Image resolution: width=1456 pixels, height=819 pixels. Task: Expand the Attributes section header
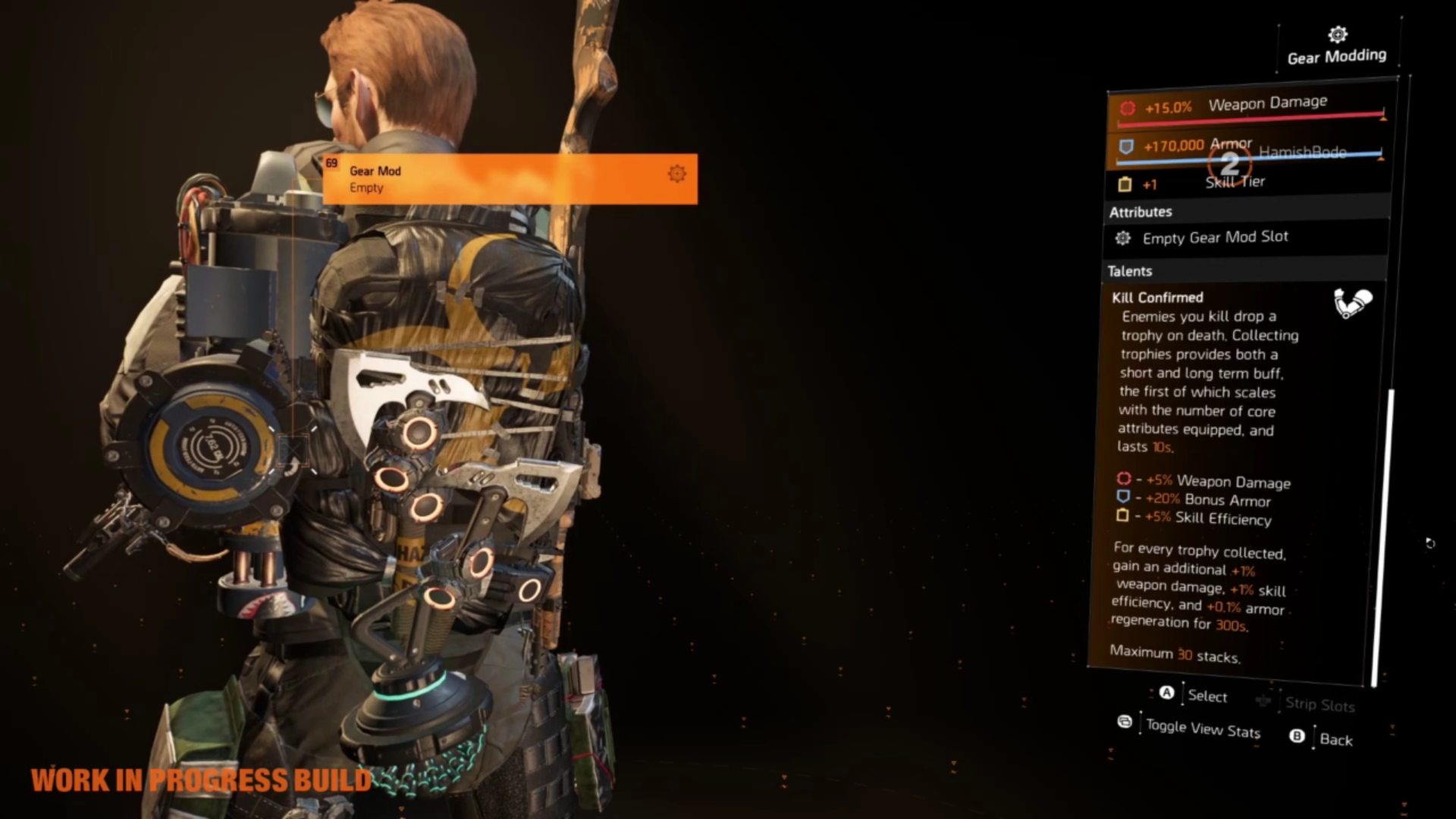pos(1141,212)
